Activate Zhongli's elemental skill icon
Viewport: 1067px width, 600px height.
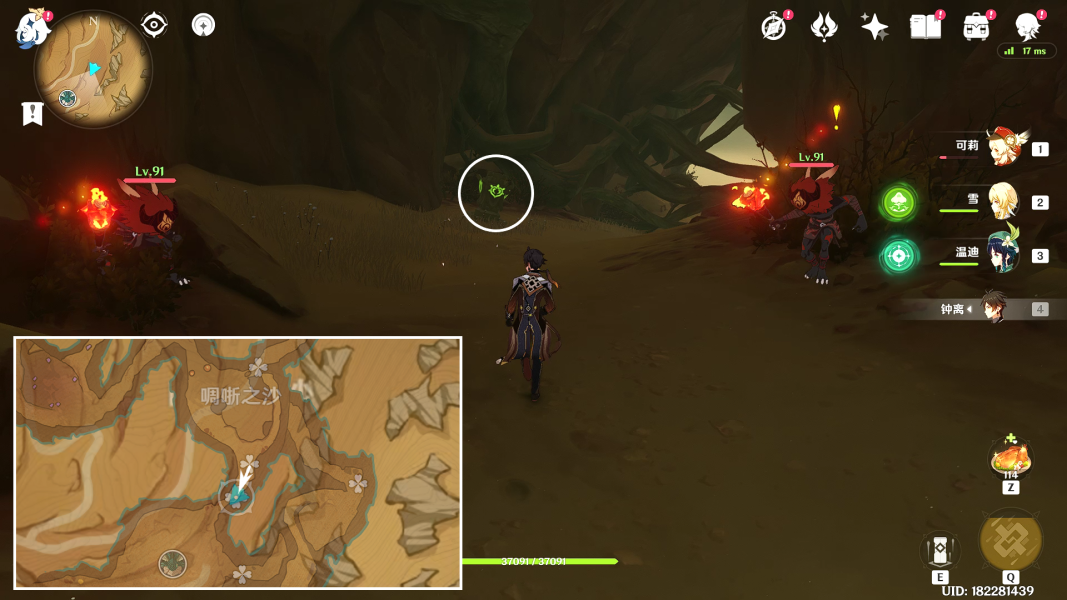[x=940, y=549]
